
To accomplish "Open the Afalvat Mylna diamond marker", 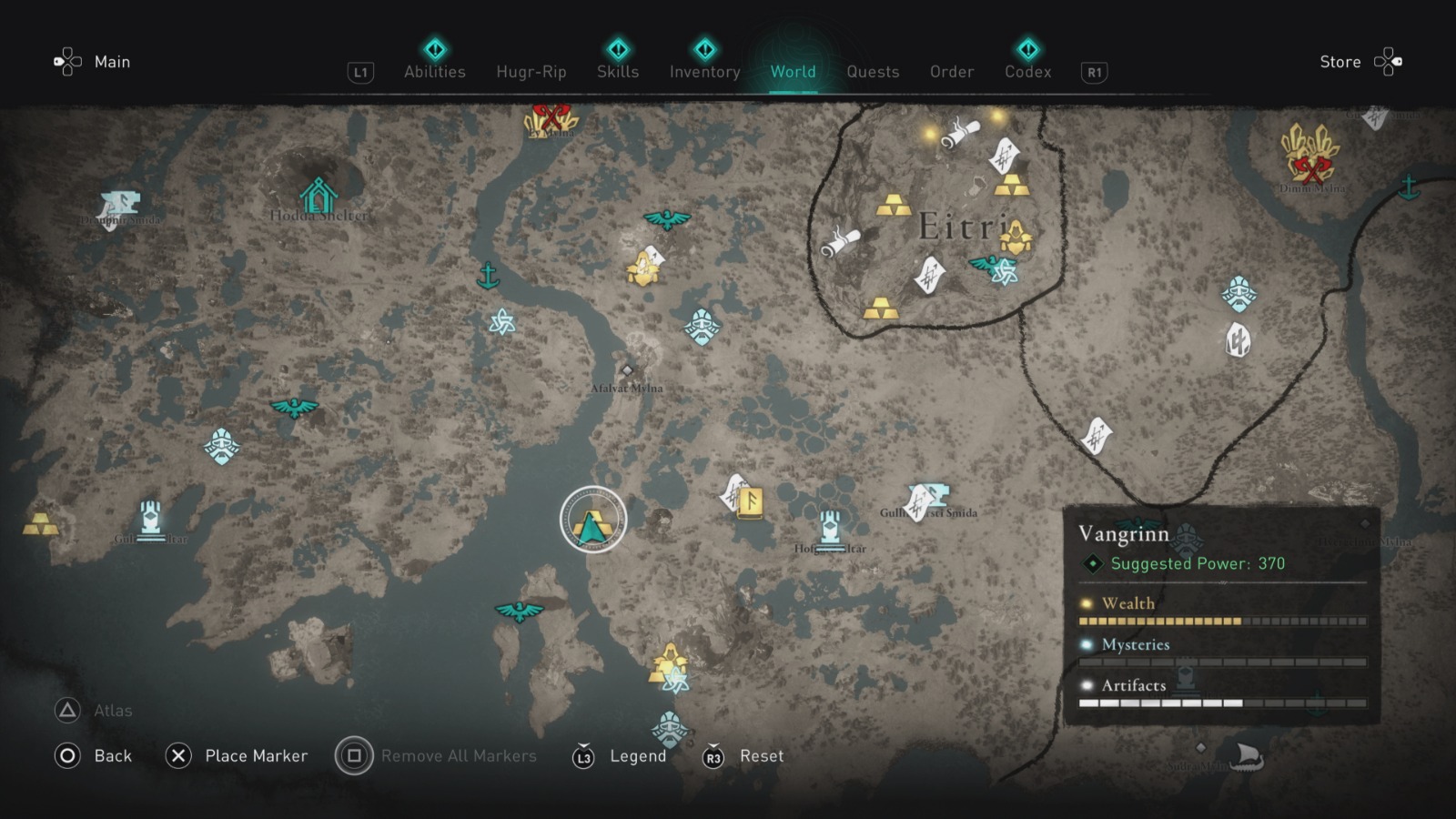I will (627, 369).
